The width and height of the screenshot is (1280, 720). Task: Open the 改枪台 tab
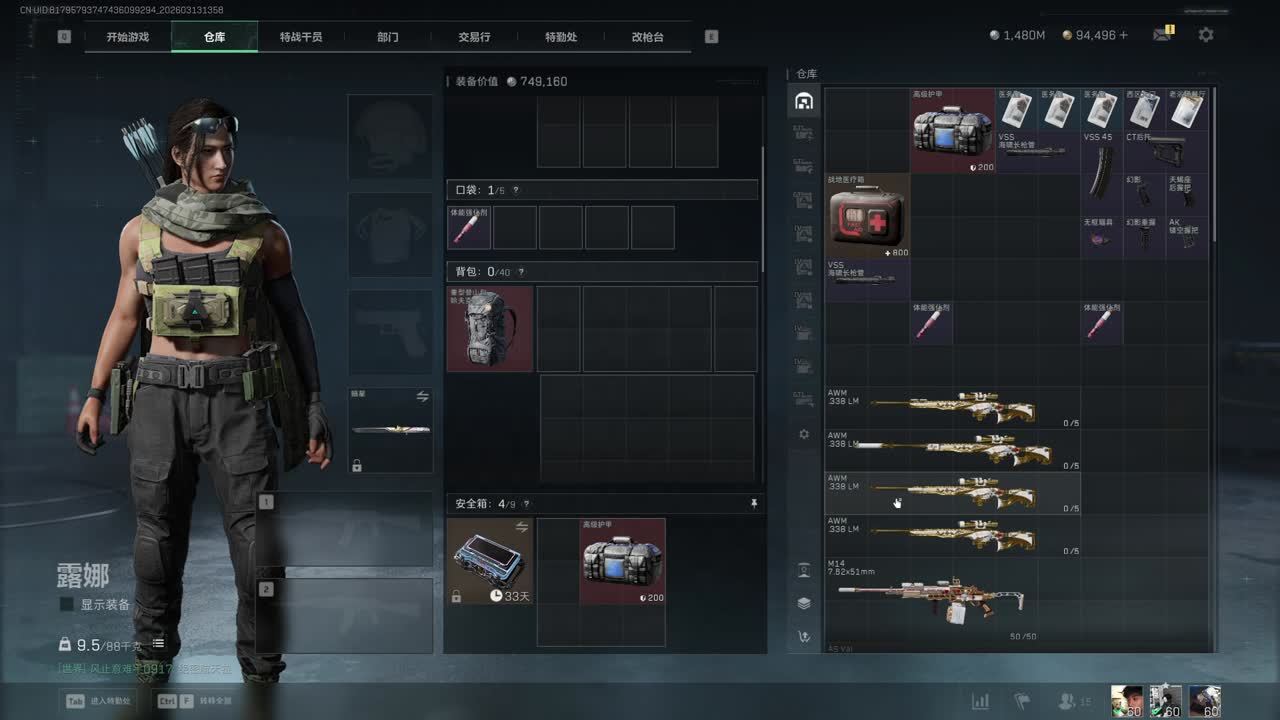pyautogui.click(x=647, y=37)
